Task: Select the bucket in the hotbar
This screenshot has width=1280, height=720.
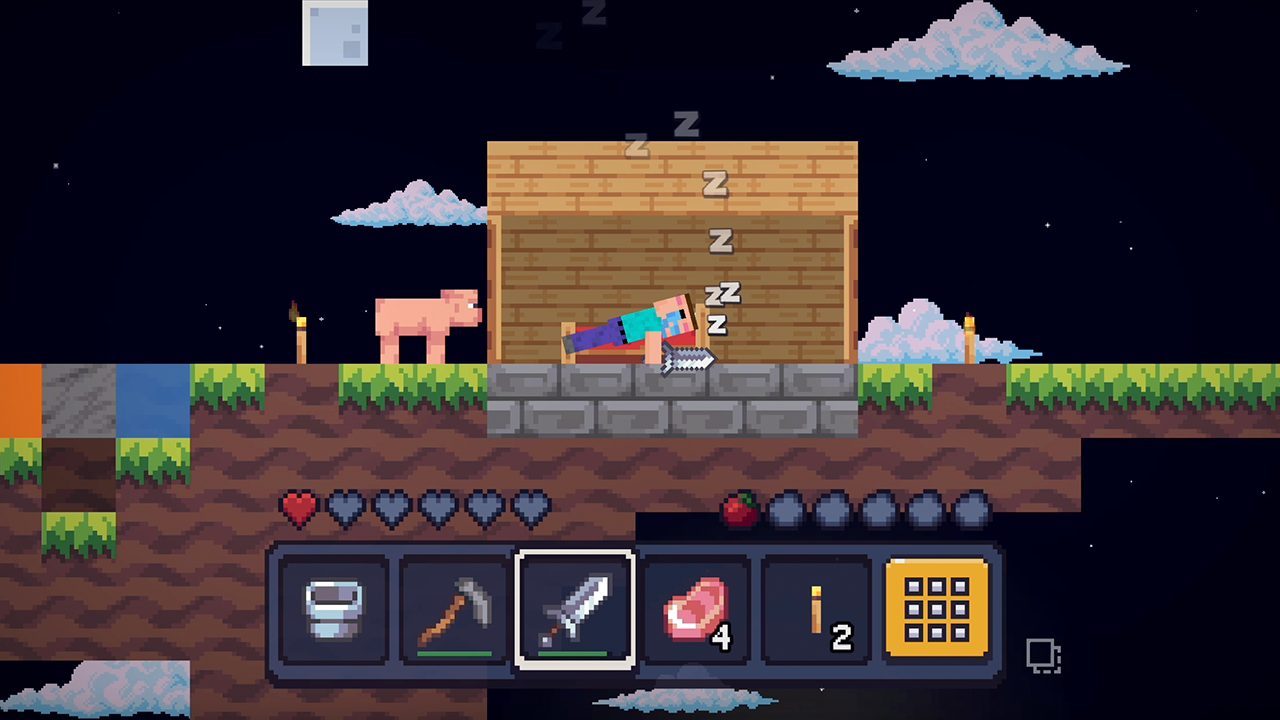Action: [x=335, y=610]
